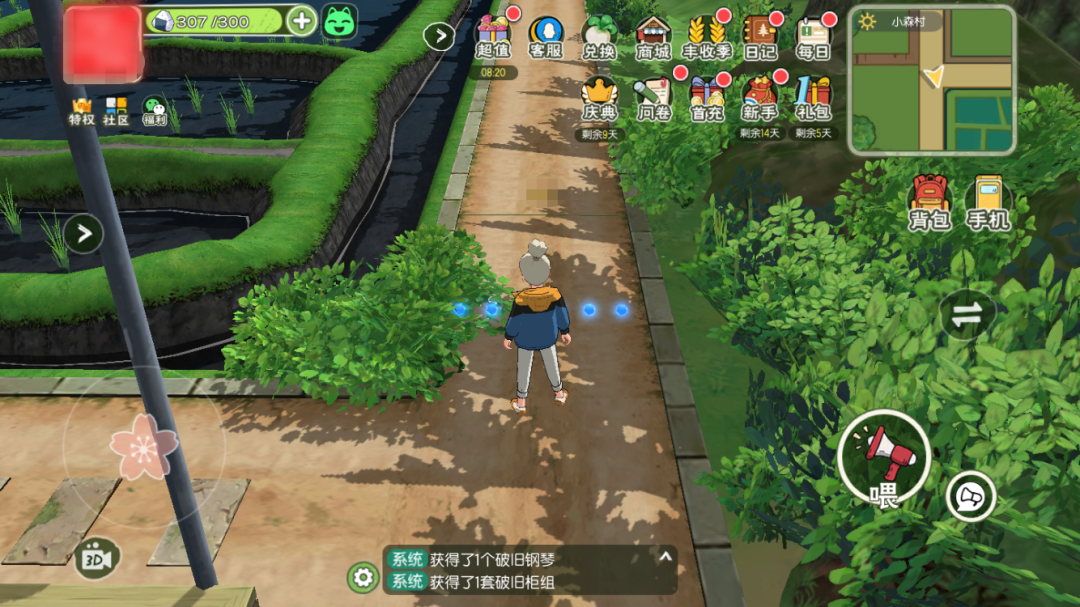Open the 背包 backpack
This screenshot has height=607, width=1080.
pos(929,203)
